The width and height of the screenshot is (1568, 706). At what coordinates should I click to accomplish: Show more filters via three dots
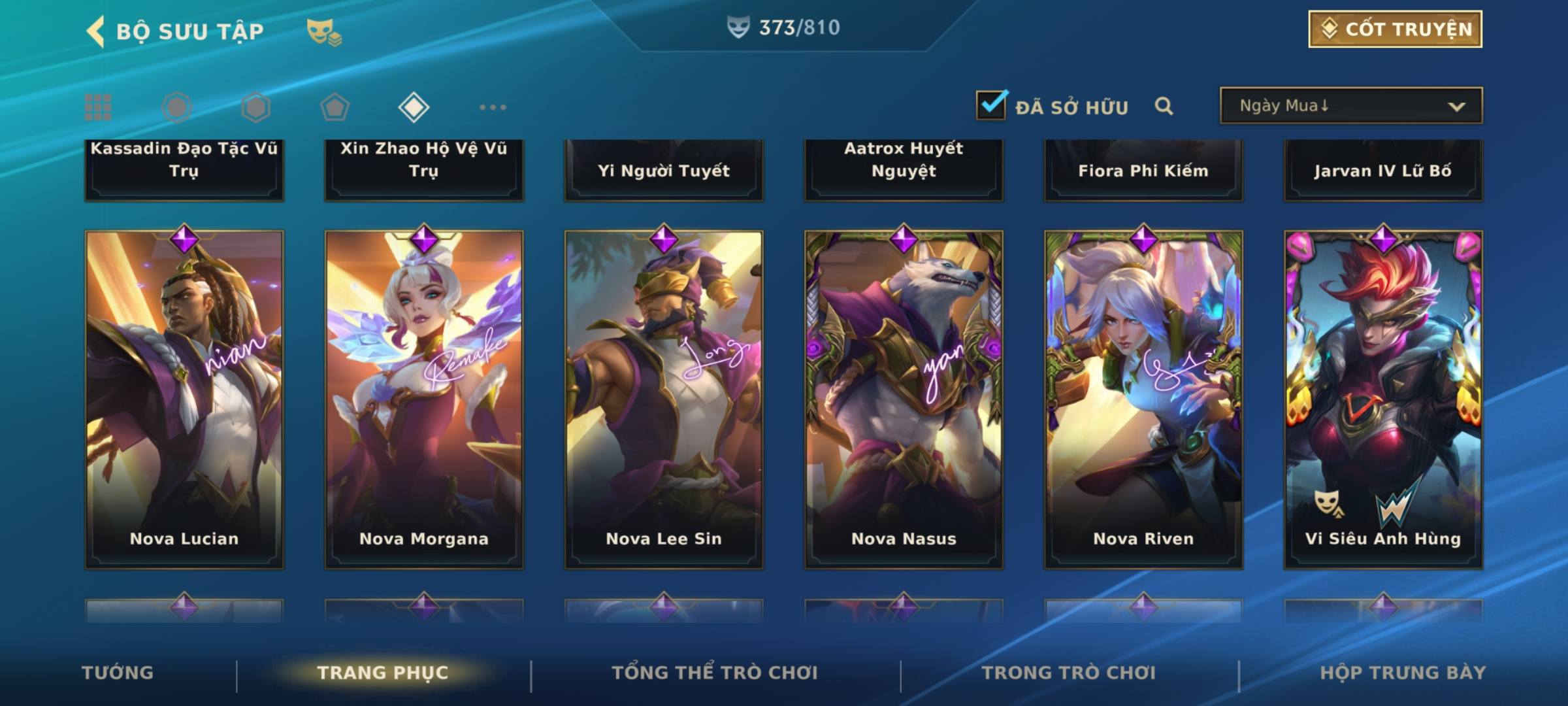493,107
